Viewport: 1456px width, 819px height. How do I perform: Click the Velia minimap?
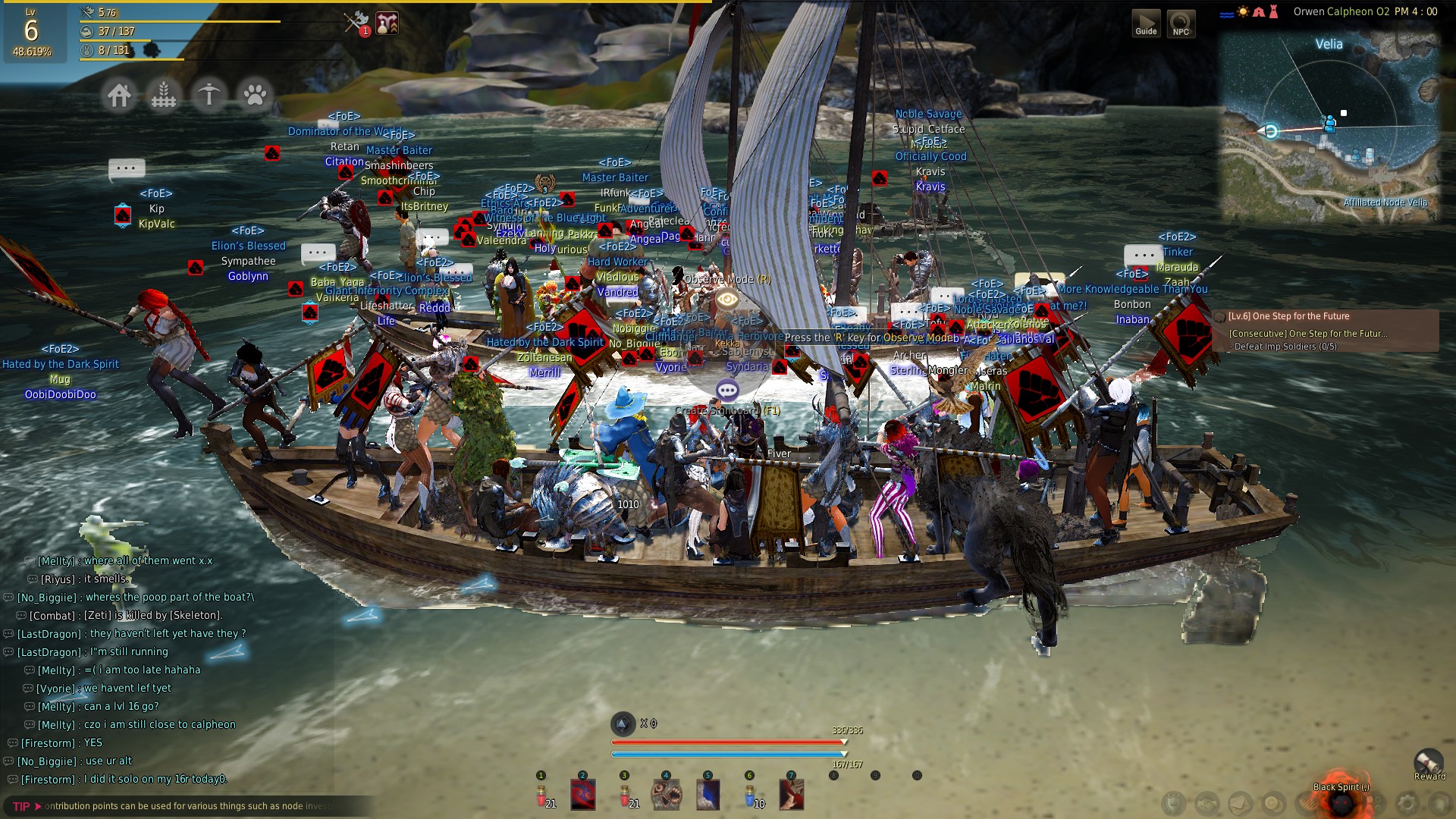pos(1329,129)
